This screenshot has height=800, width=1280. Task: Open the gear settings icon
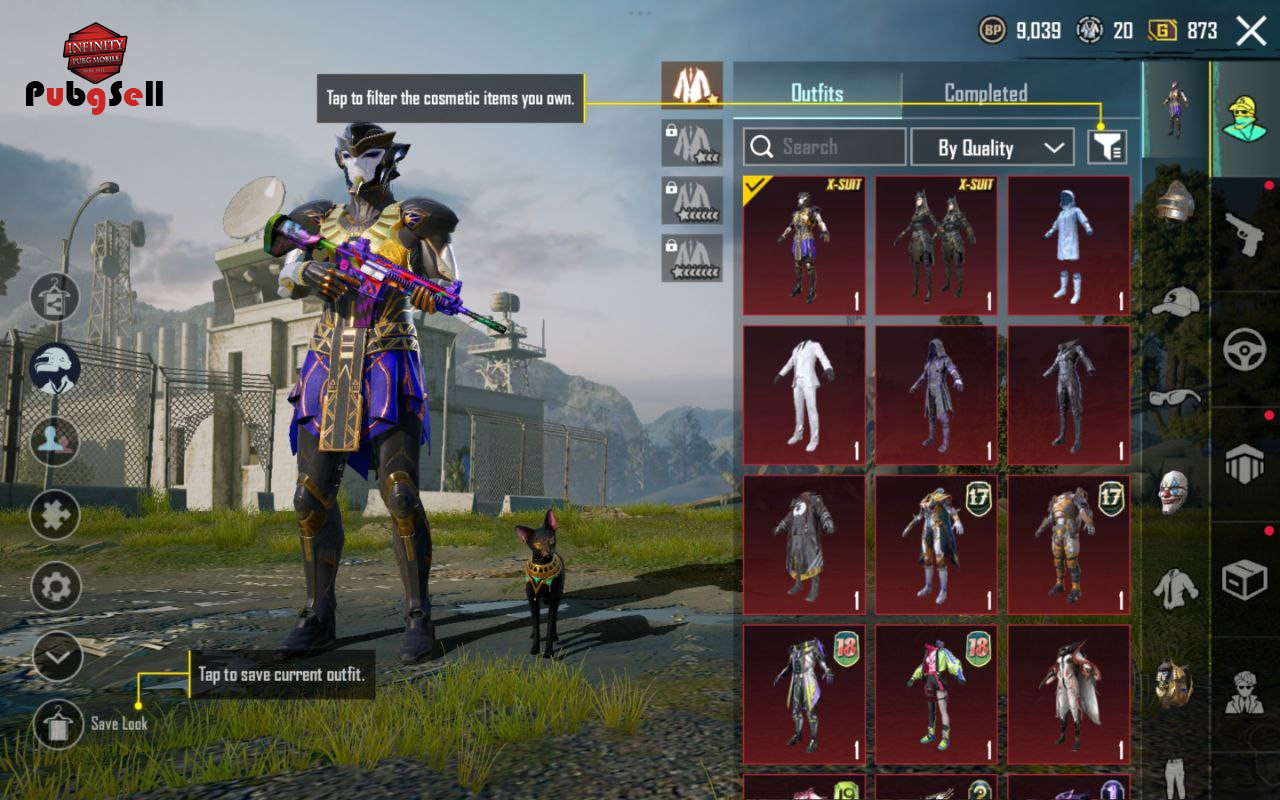coord(56,587)
